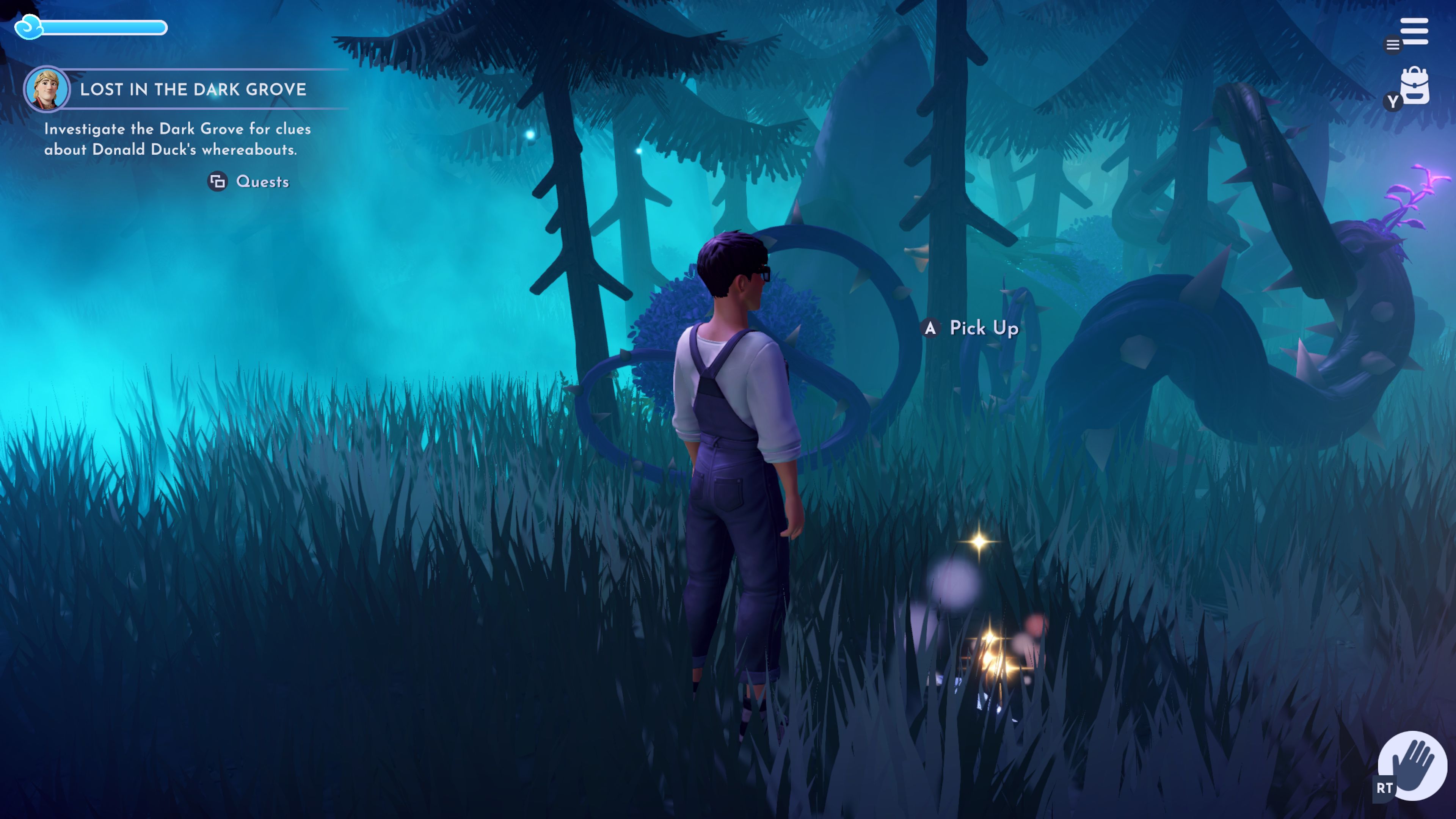Open the backpack inventory
Image resolution: width=1456 pixels, height=819 pixels.
click(x=1414, y=86)
